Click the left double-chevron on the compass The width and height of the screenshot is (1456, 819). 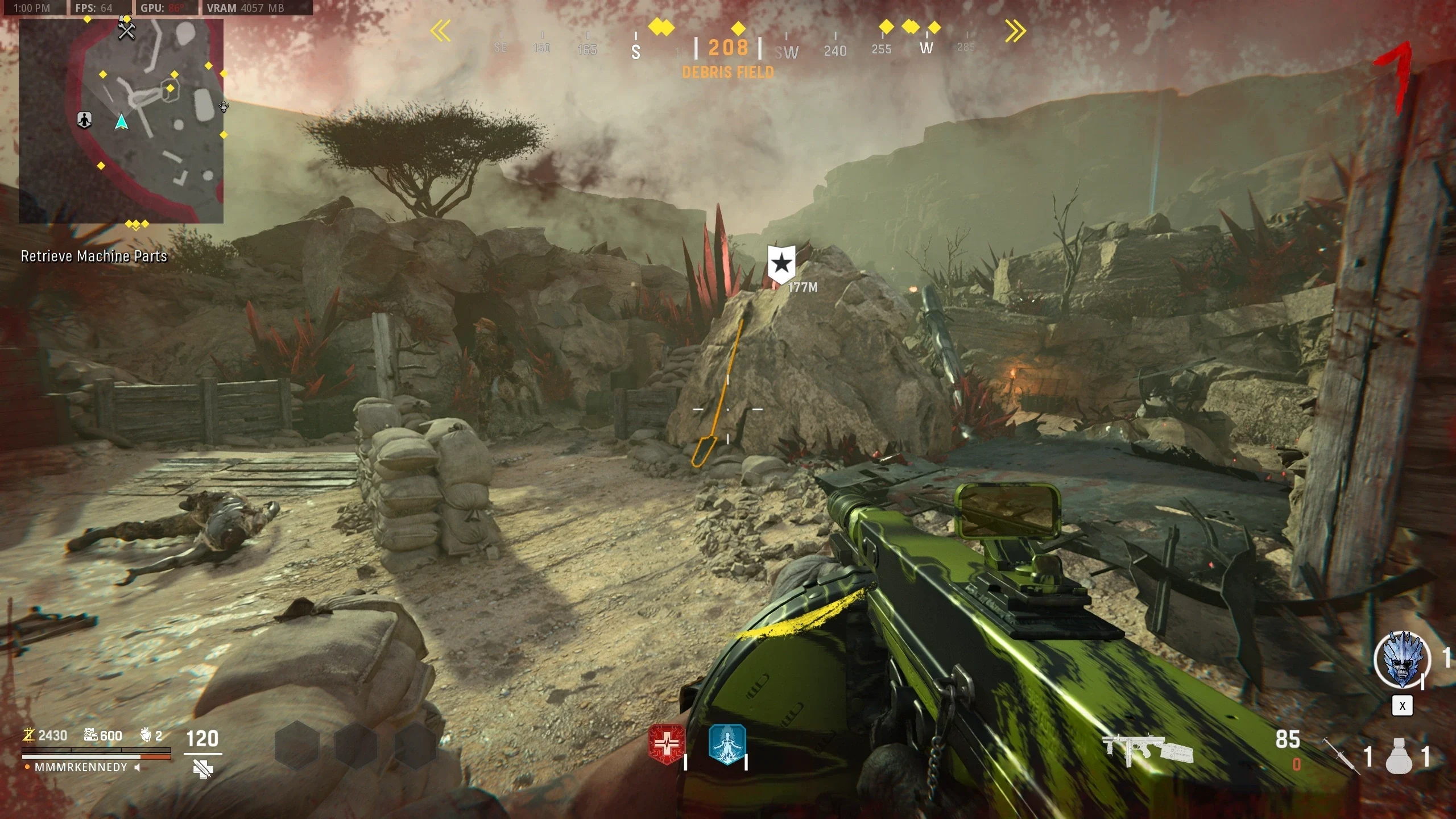[441, 31]
